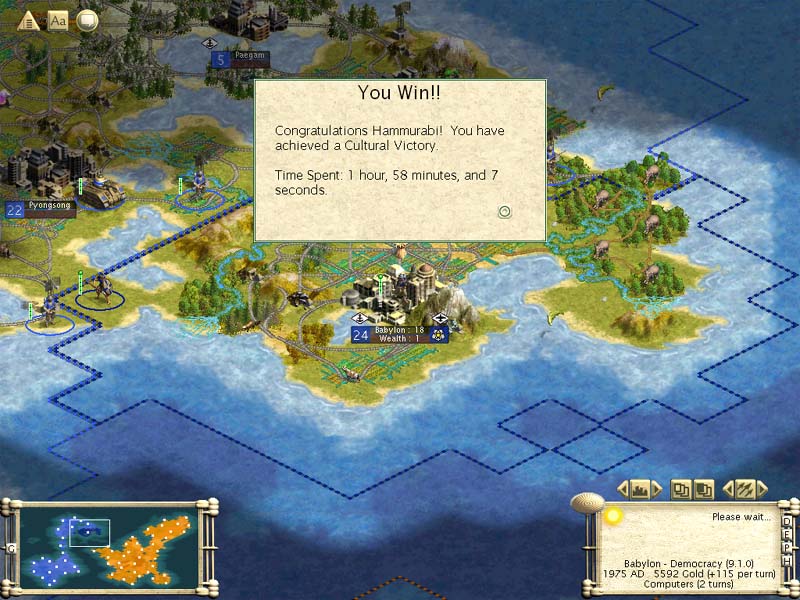Click the E button on info panel
Viewport: 800px width, 600px height.
pyautogui.click(x=788, y=534)
